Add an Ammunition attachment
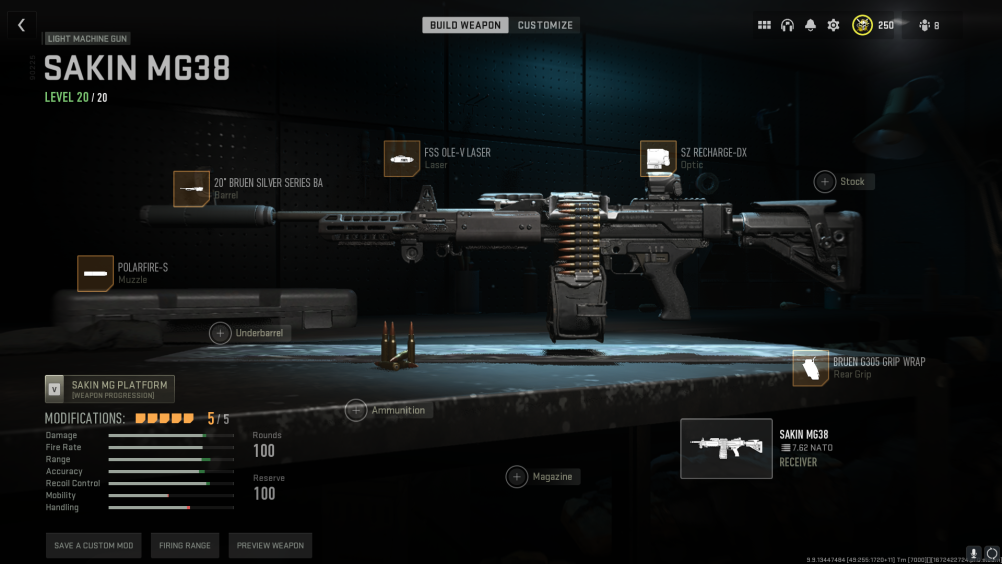1002x564 pixels. 356,410
